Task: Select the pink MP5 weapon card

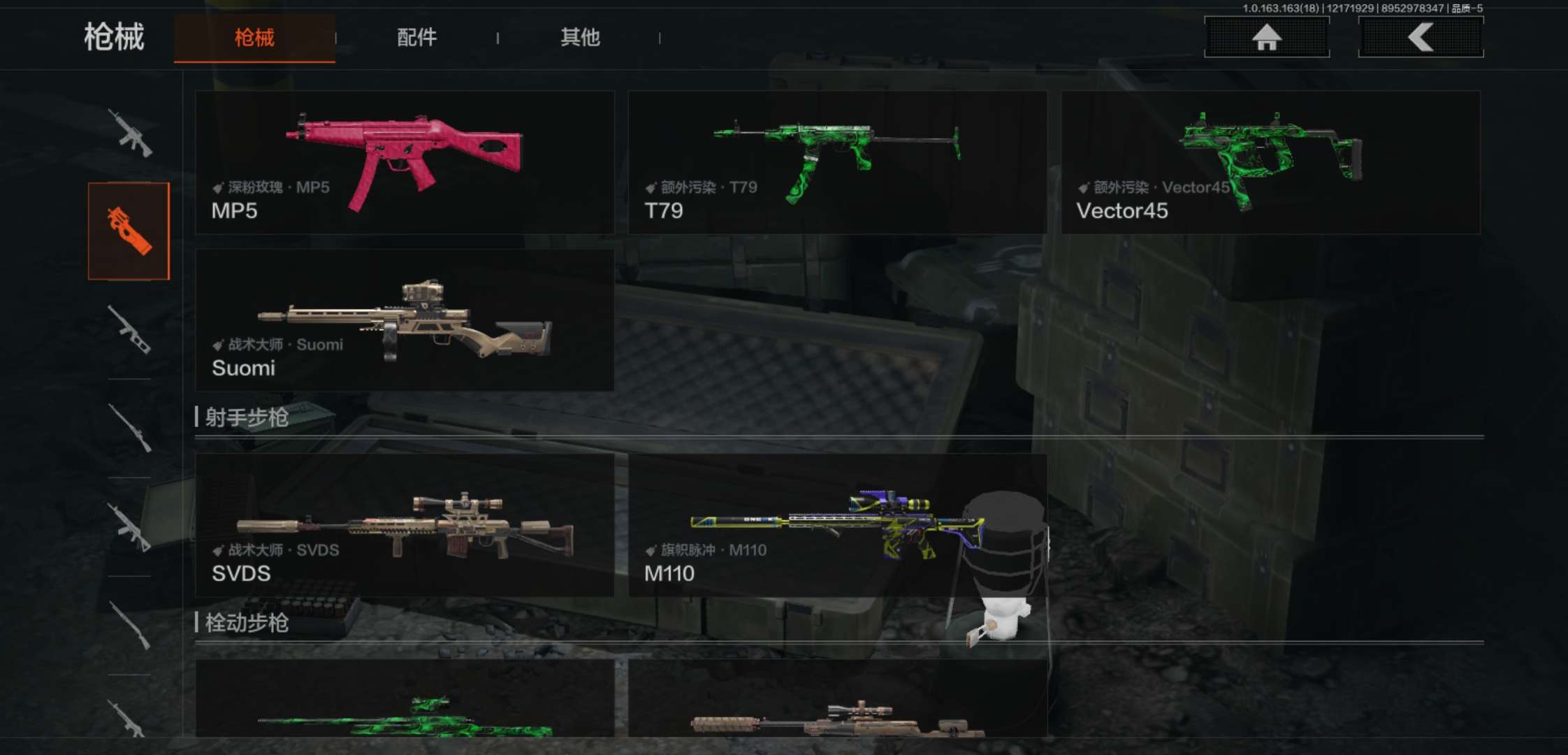Action: pyautogui.click(x=405, y=162)
